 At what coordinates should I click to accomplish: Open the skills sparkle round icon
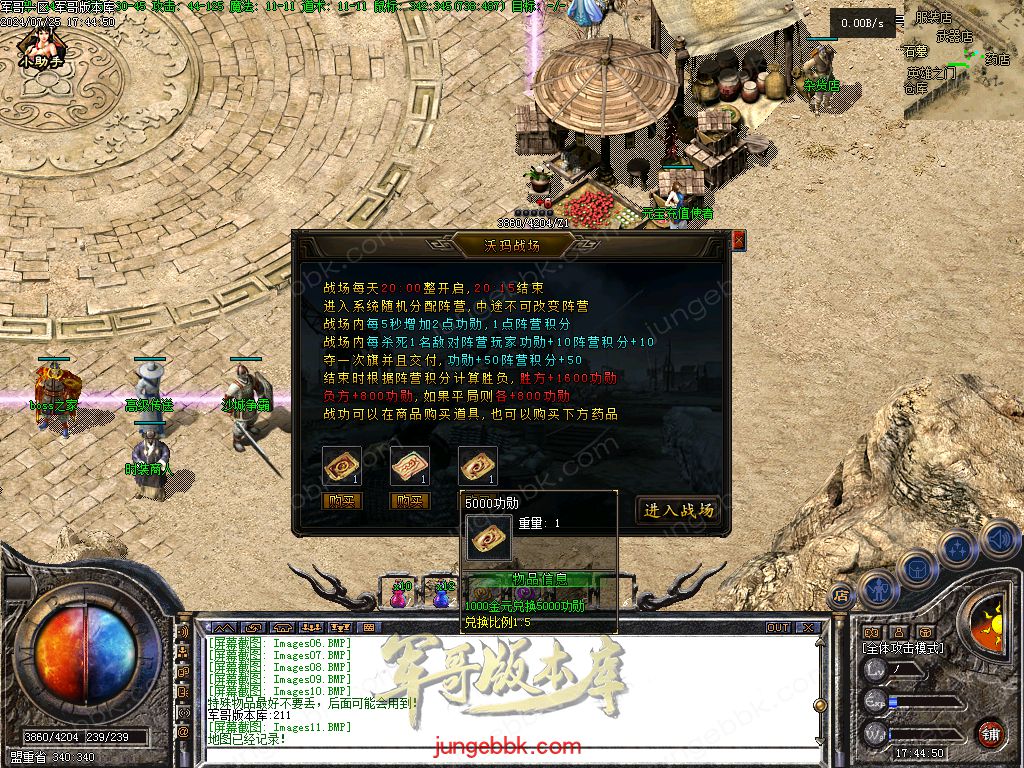(958, 548)
